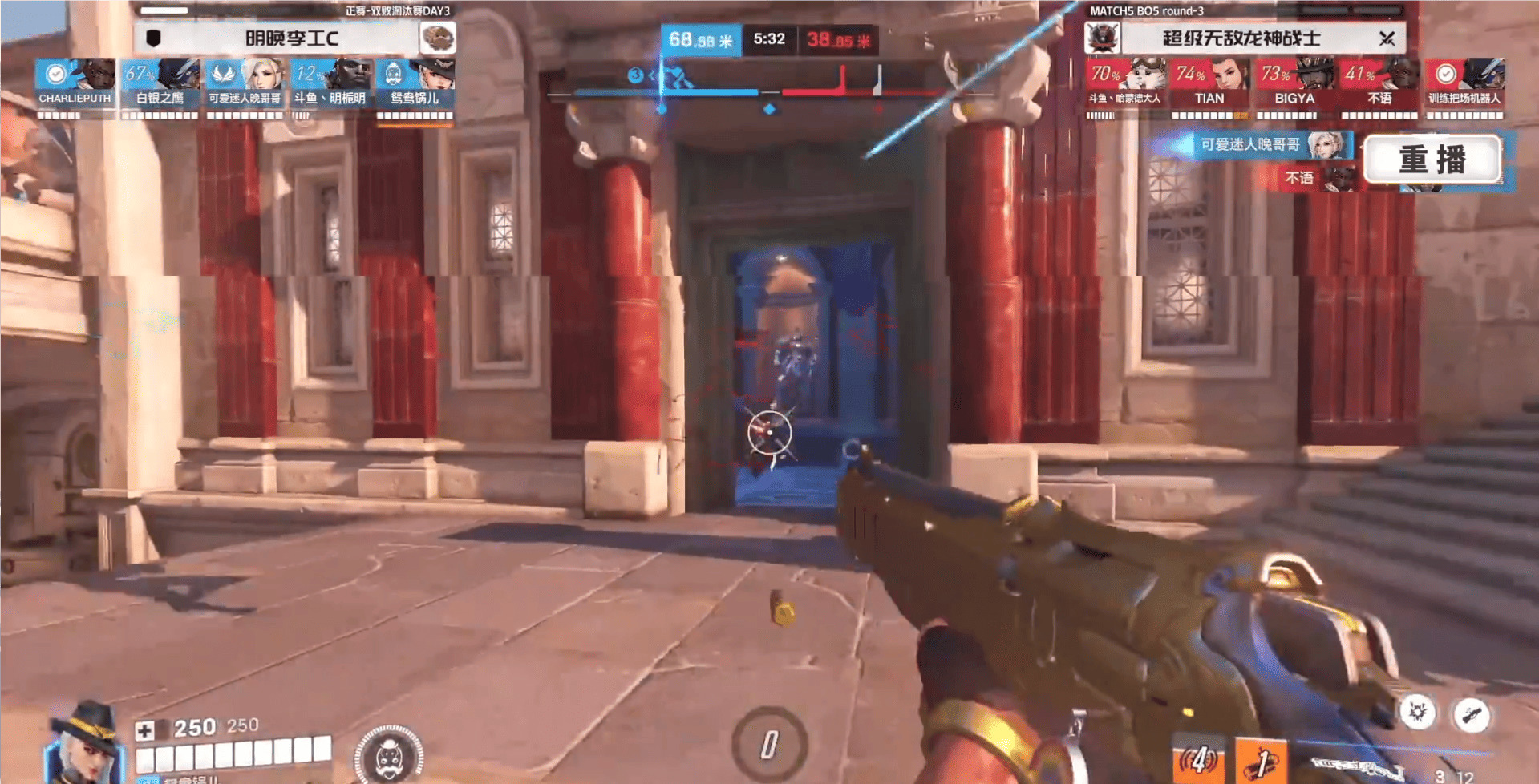1539x784 pixels.
Task: Choose the BIGYA player card
Action: (1294, 83)
